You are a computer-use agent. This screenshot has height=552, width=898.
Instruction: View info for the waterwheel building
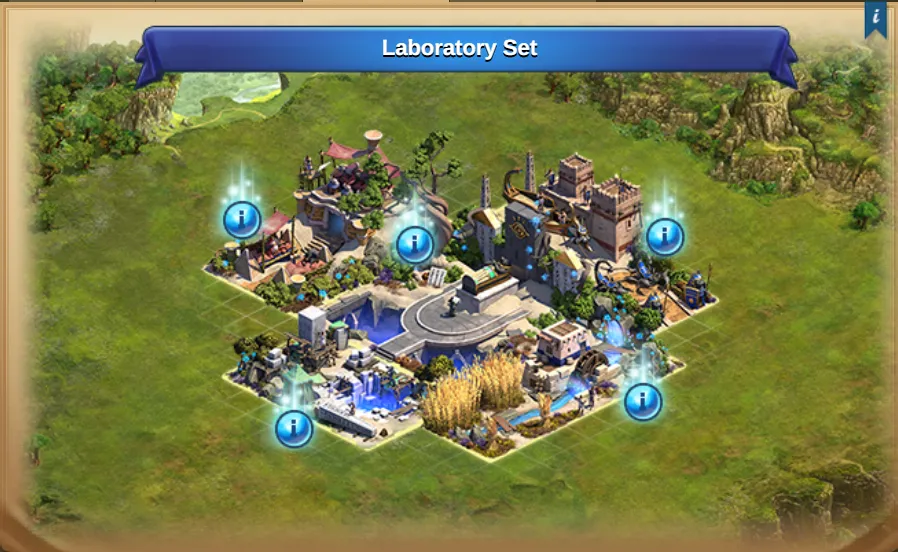643,401
